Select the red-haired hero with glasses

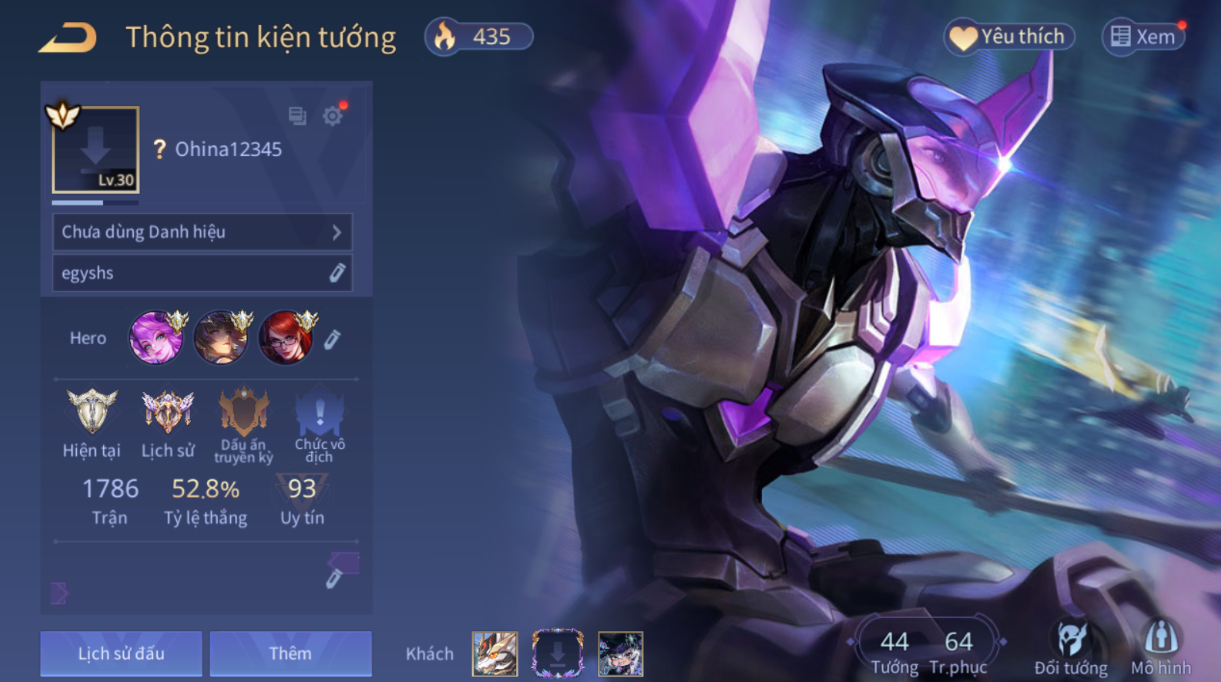pyautogui.click(x=285, y=338)
